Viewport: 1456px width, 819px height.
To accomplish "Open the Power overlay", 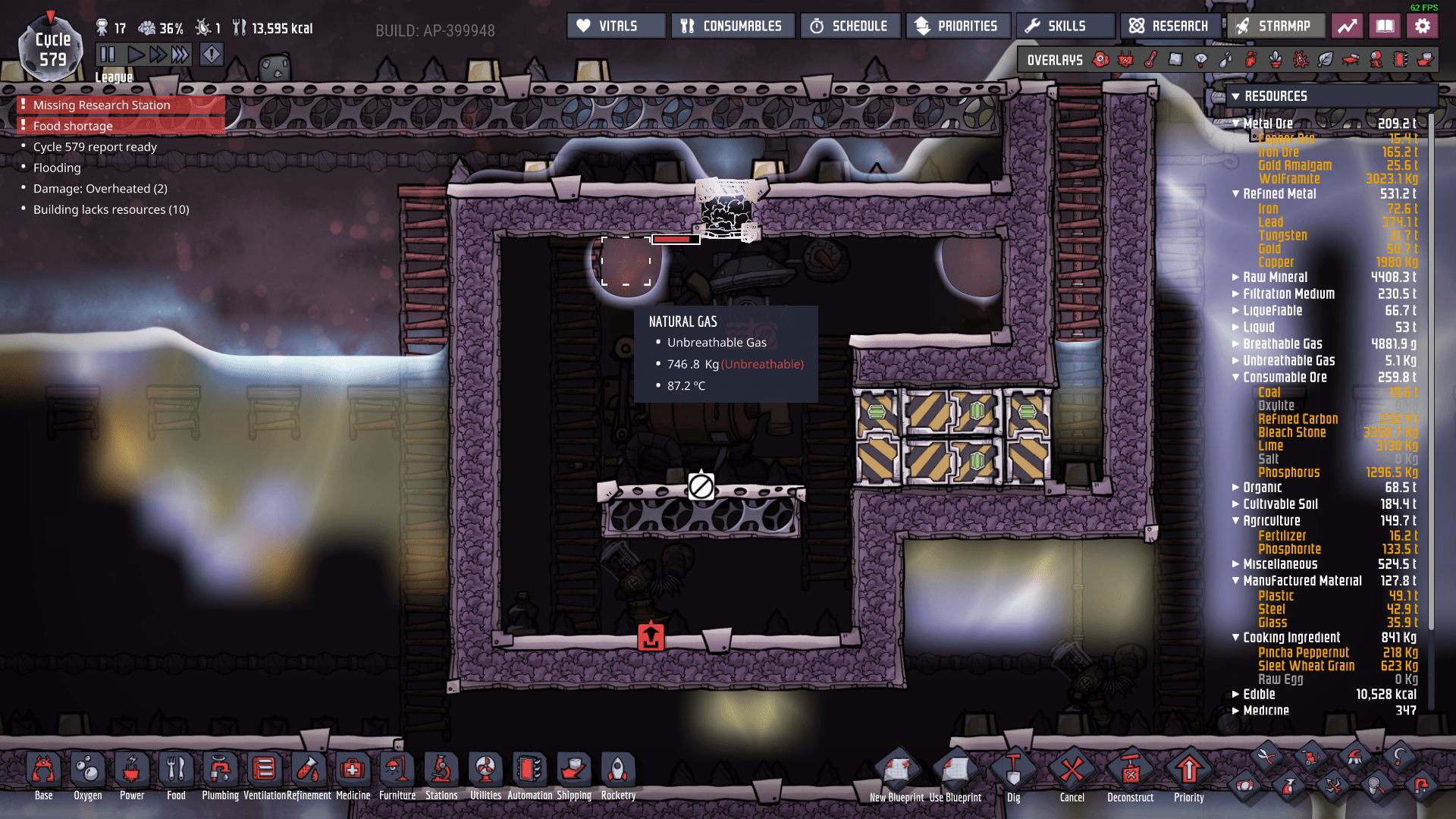I will click(1125, 59).
